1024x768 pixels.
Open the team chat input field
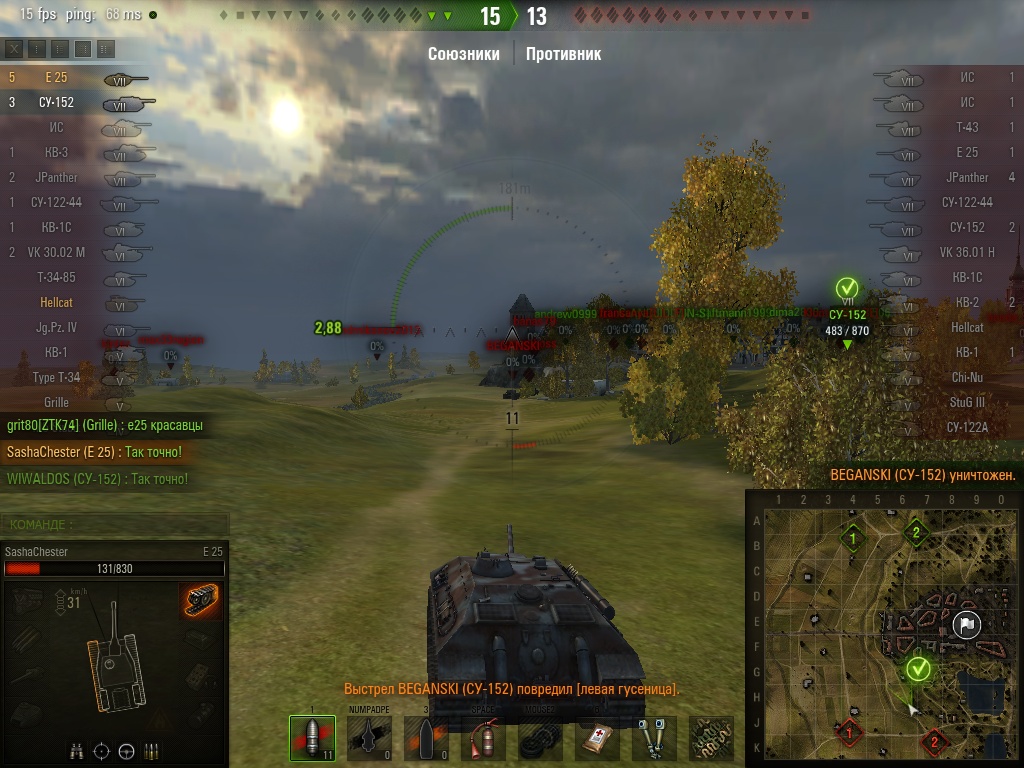click(x=115, y=523)
